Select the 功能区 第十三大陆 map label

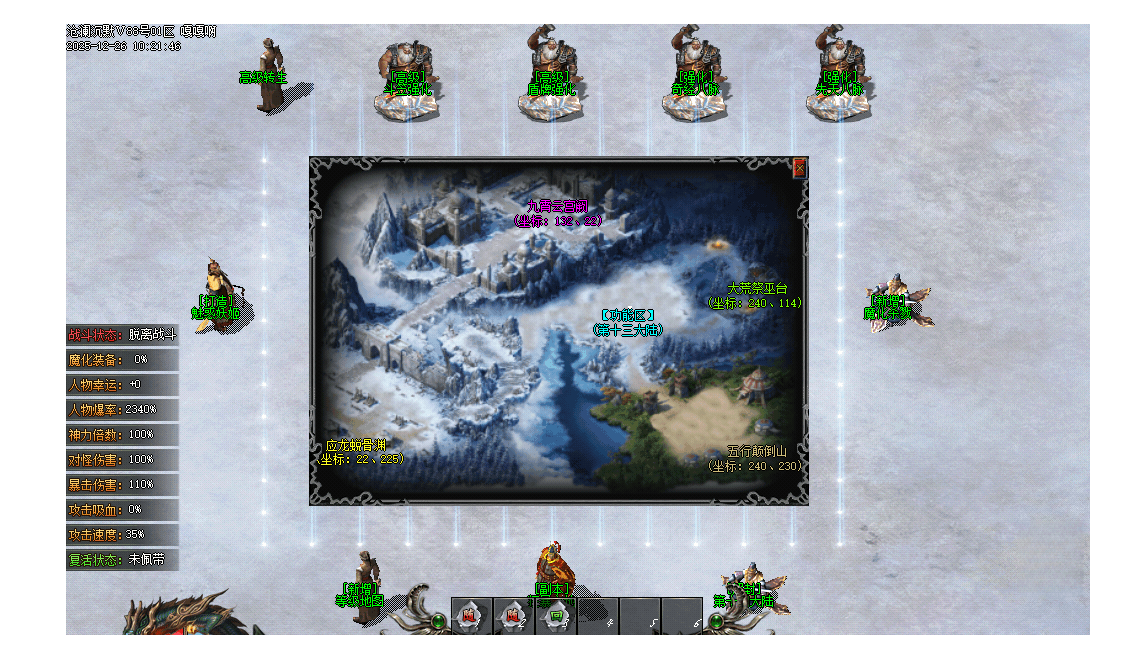pyautogui.click(x=627, y=316)
